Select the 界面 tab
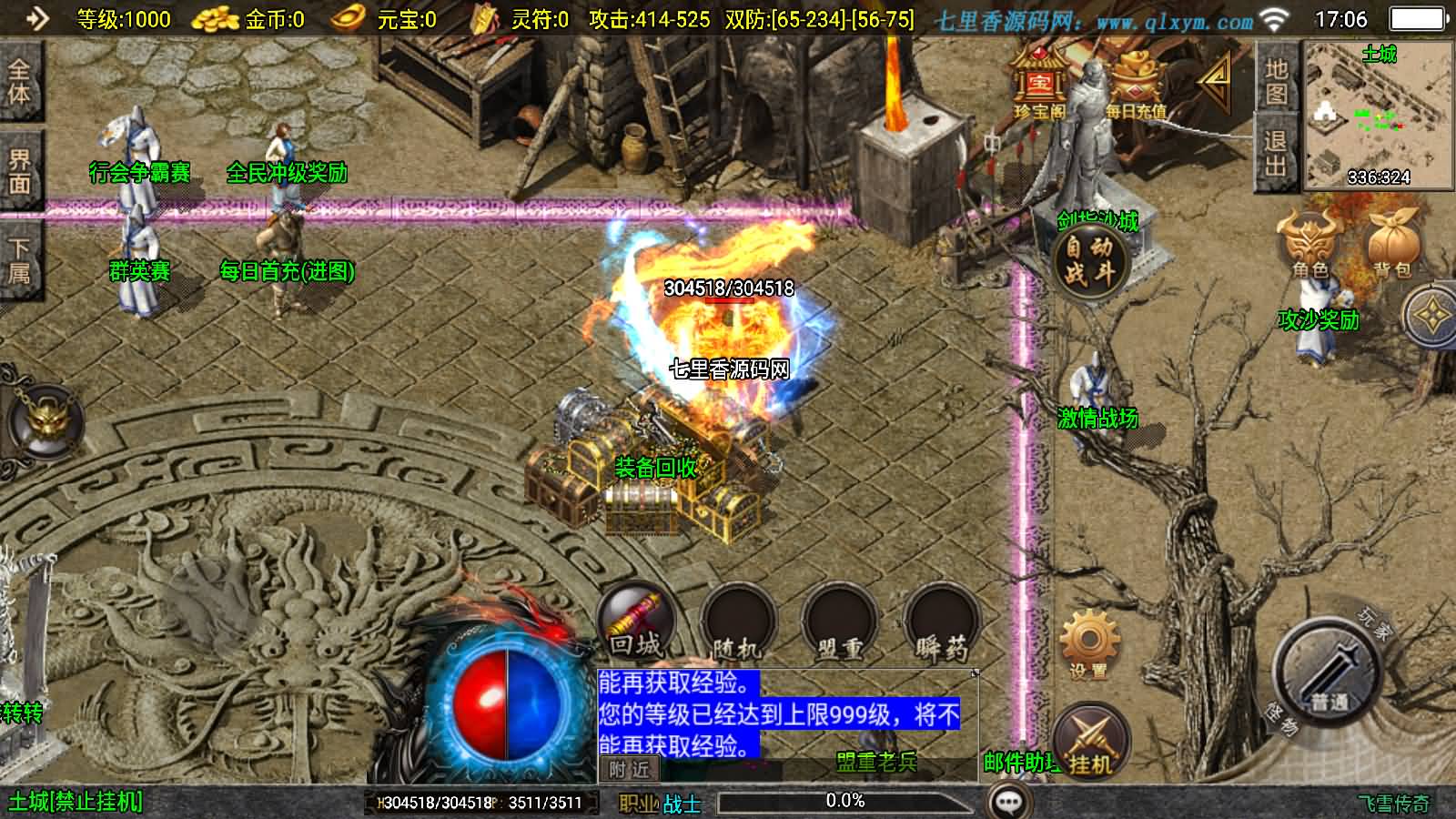The height and width of the screenshot is (819, 1456). pyautogui.click(x=19, y=171)
